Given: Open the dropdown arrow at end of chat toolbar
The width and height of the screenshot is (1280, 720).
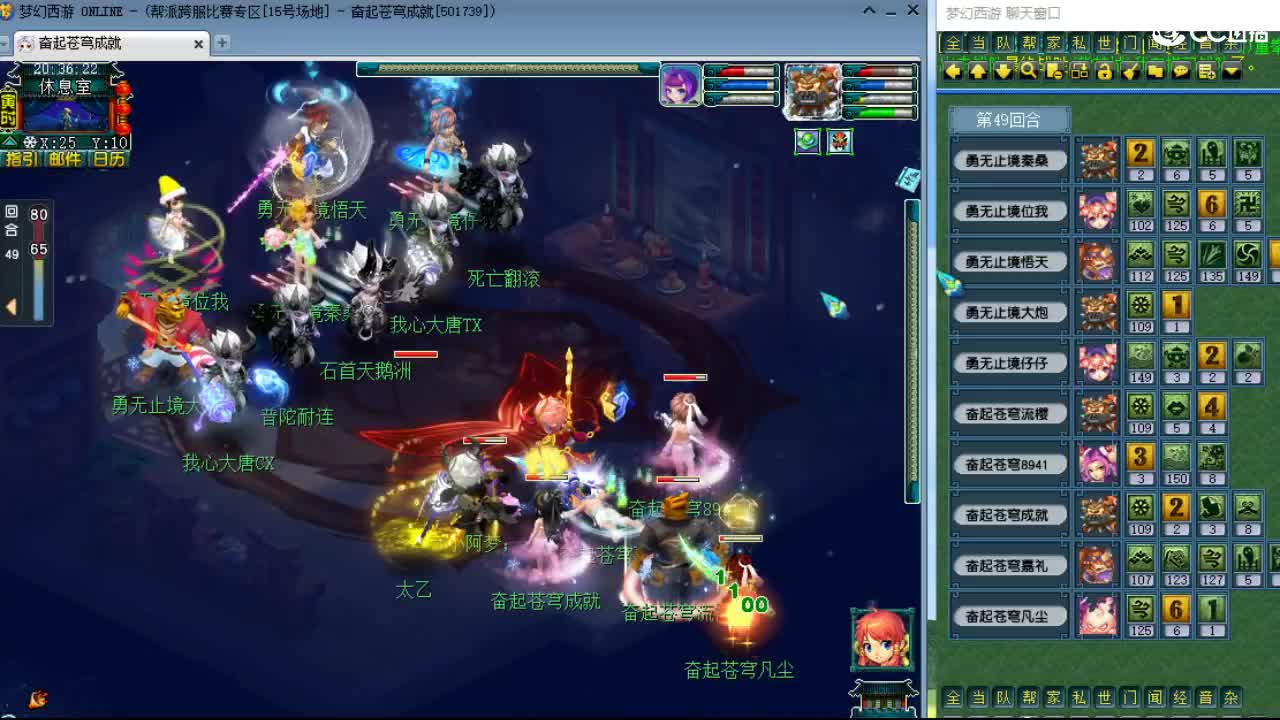Looking at the screenshot, I should click(x=1232, y=72).
